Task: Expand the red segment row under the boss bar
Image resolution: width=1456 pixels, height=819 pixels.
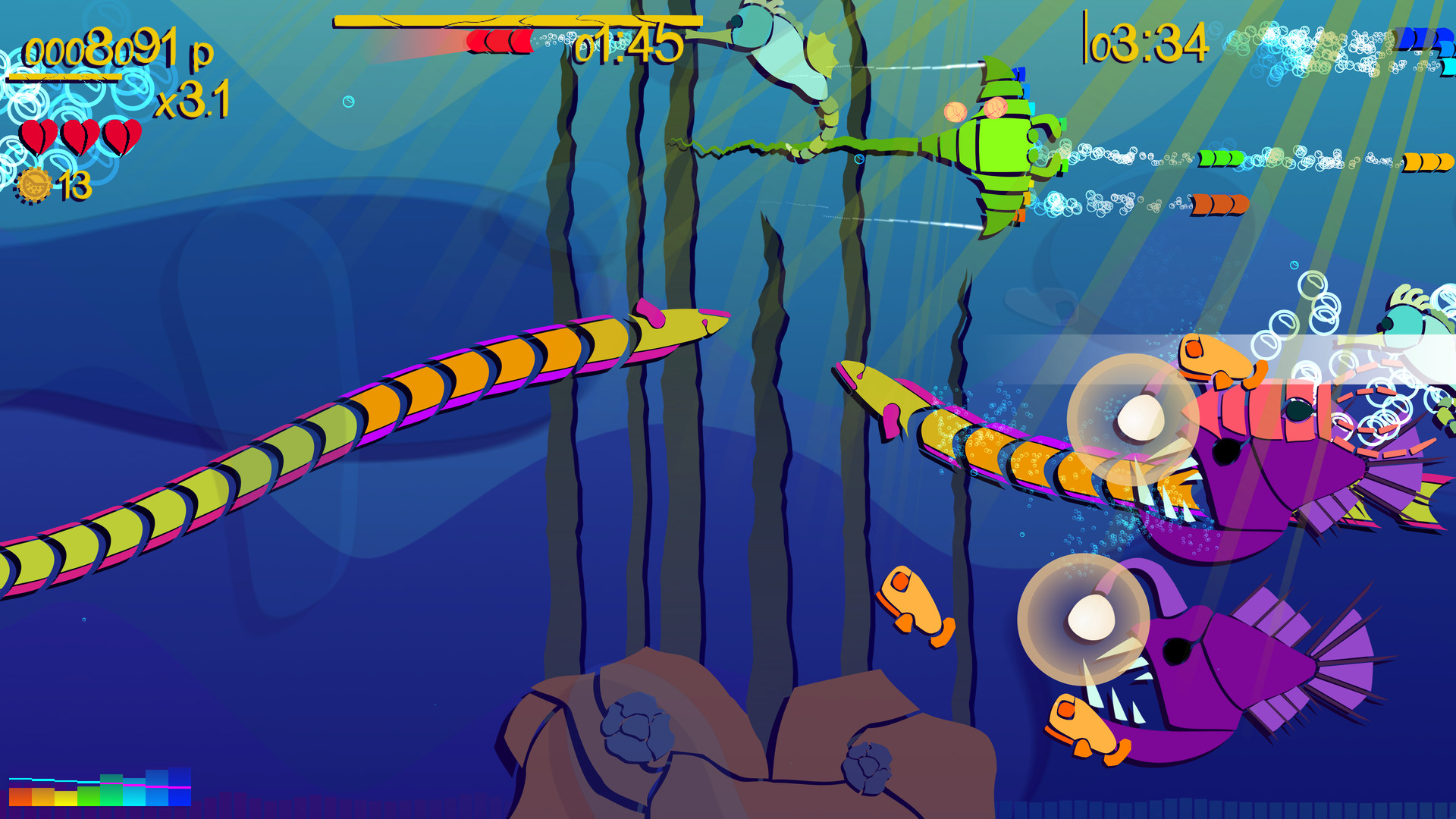Action: click(500, 39)
